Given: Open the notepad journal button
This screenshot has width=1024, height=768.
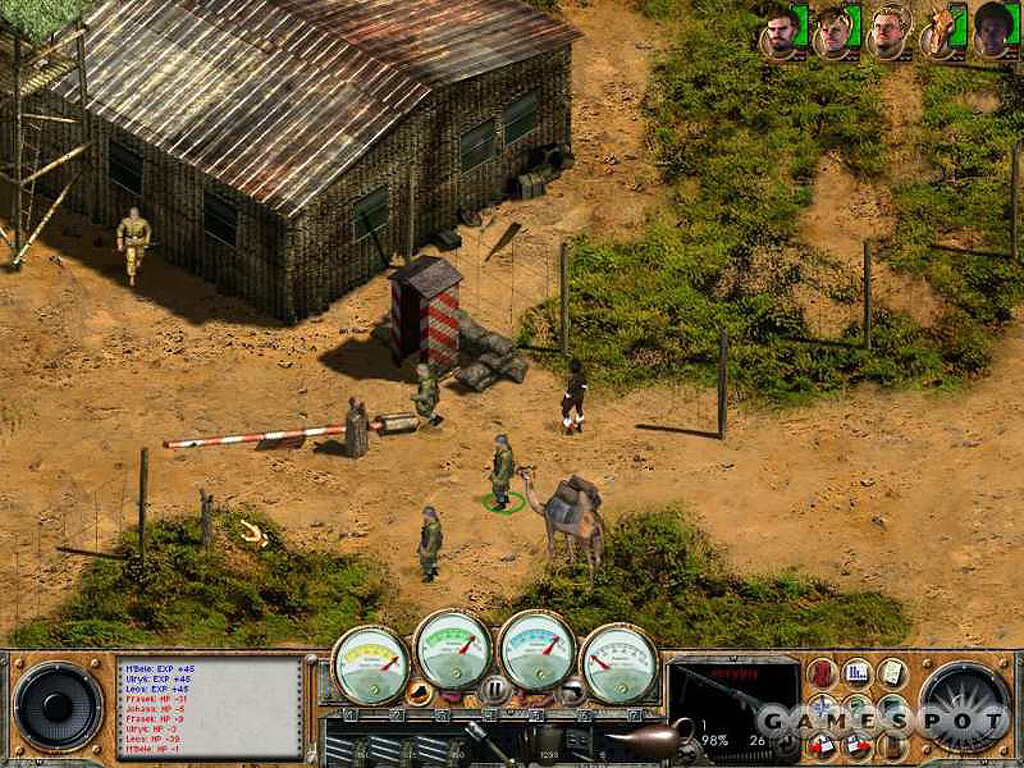Looking at the screenshot, I should [x=891, y=673].
